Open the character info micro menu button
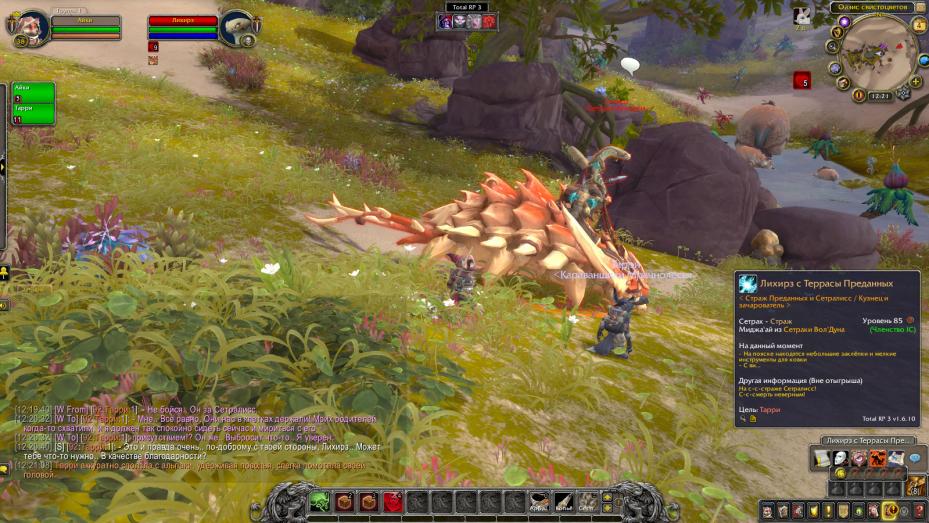Screen dimensions: 929x523 pos(768,512)
